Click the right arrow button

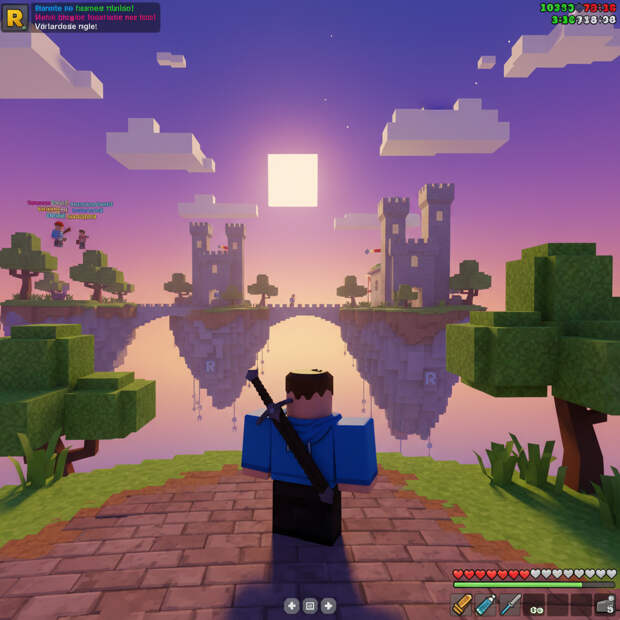(x=328, y=605)
